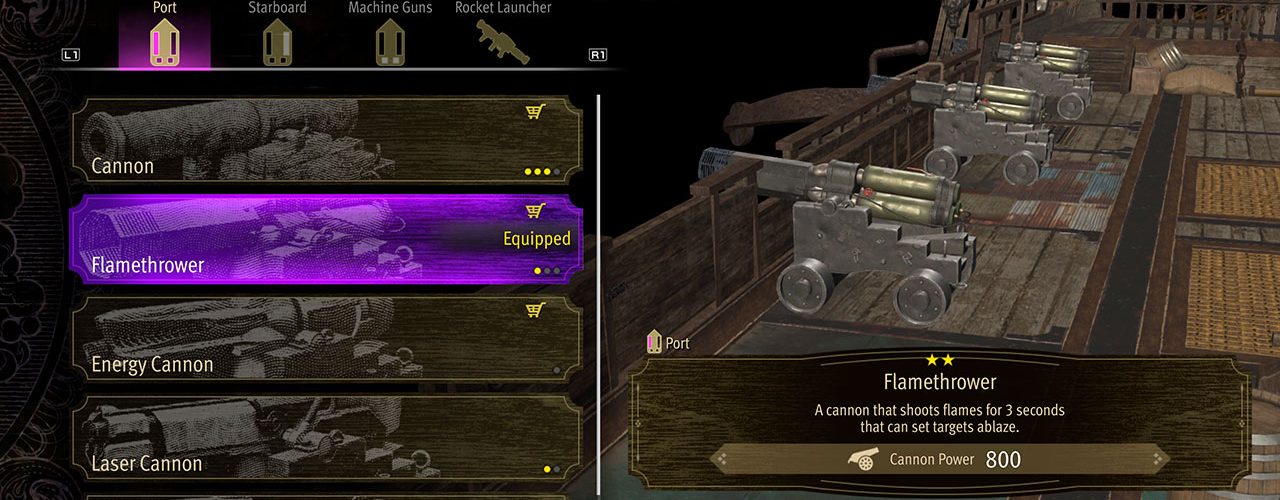
Task: Select the Machine Guns tab
Action: [388, 38]
